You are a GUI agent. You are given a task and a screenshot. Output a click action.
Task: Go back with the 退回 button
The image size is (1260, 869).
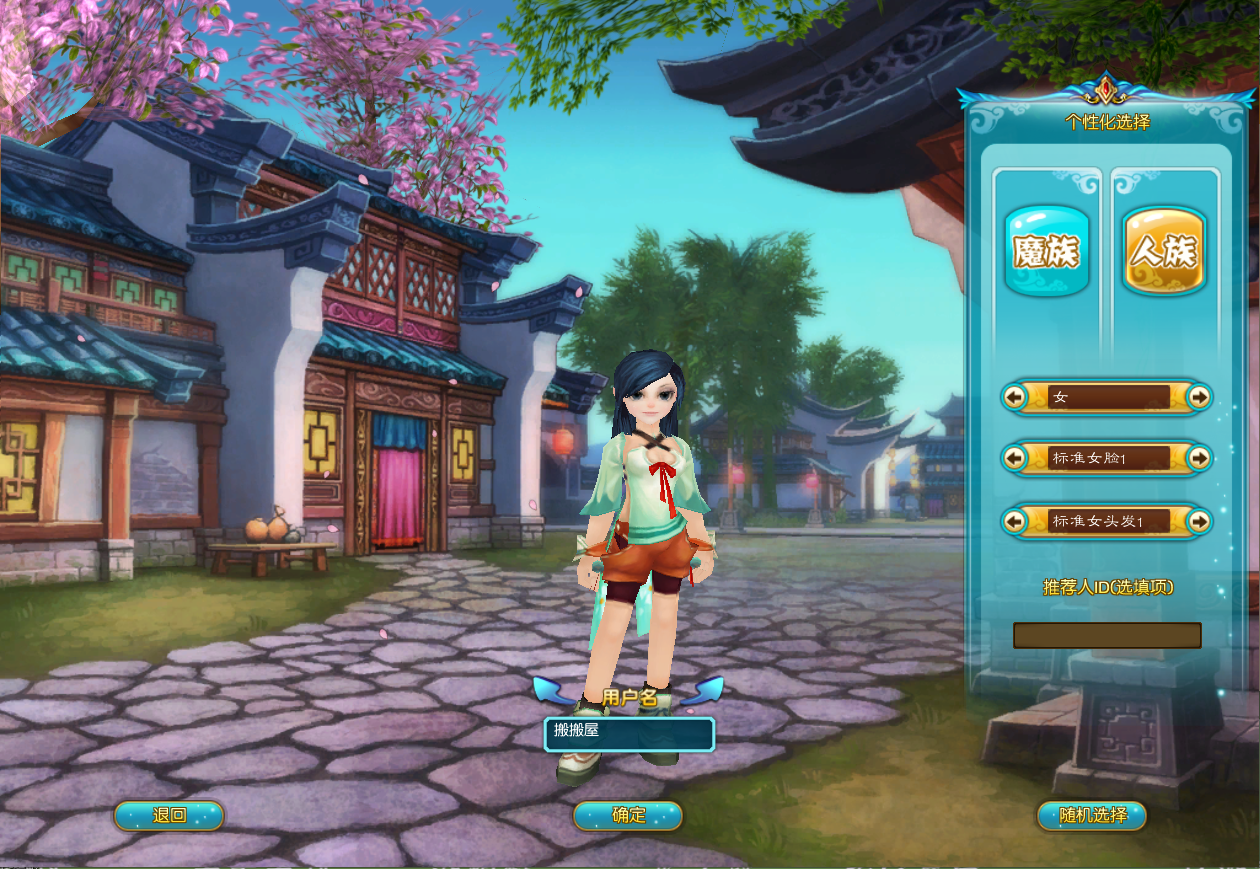(169, 816)
